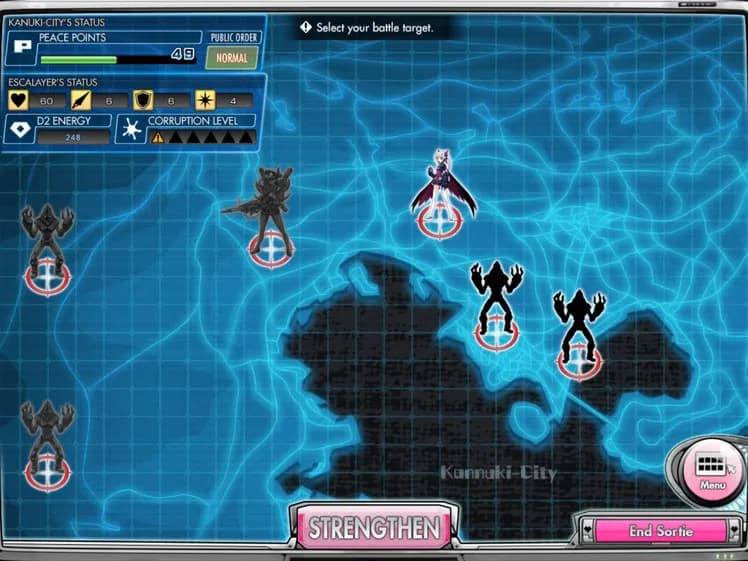Open the Strengthen screen

(374, 528)
